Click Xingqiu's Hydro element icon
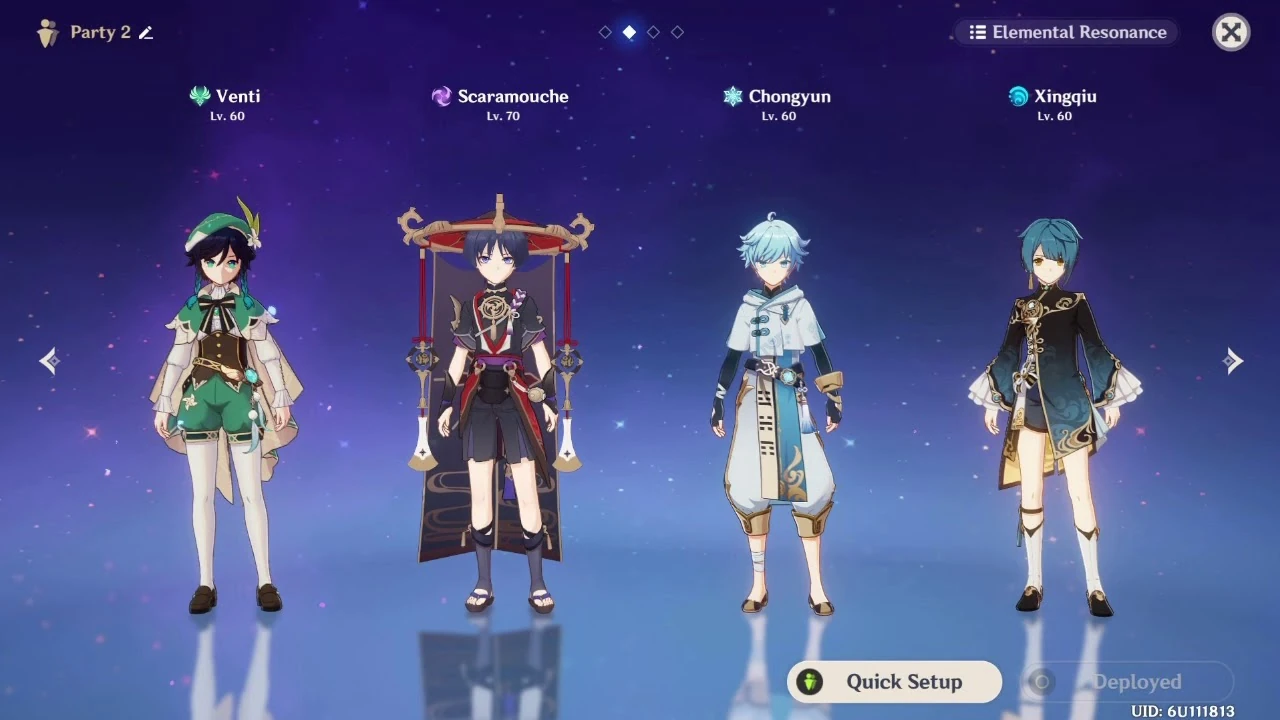Viewport: 1280px width, 720px height. point(1017,96)
